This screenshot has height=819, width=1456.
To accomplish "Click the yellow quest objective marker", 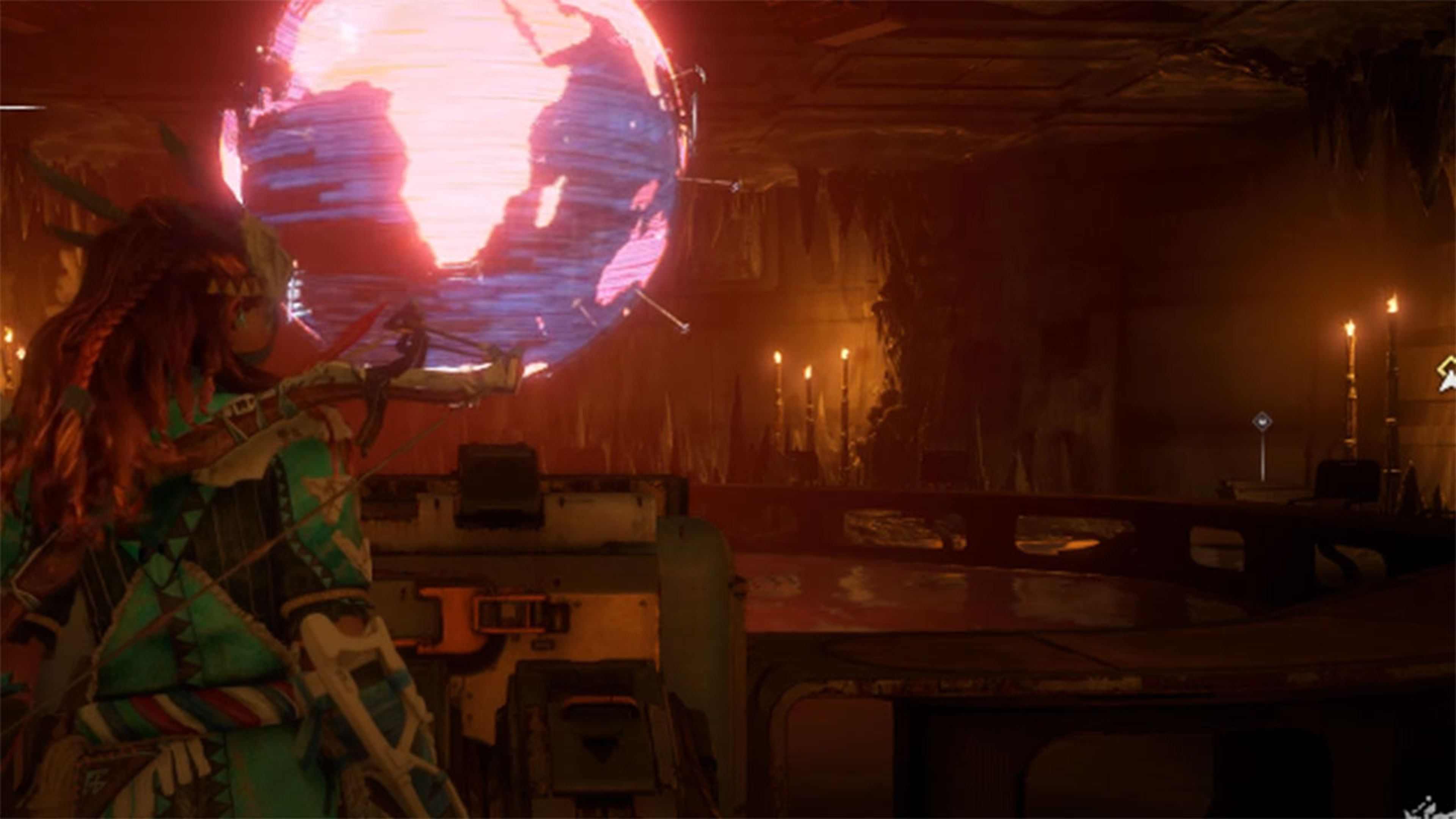I will coord(1448,373).
